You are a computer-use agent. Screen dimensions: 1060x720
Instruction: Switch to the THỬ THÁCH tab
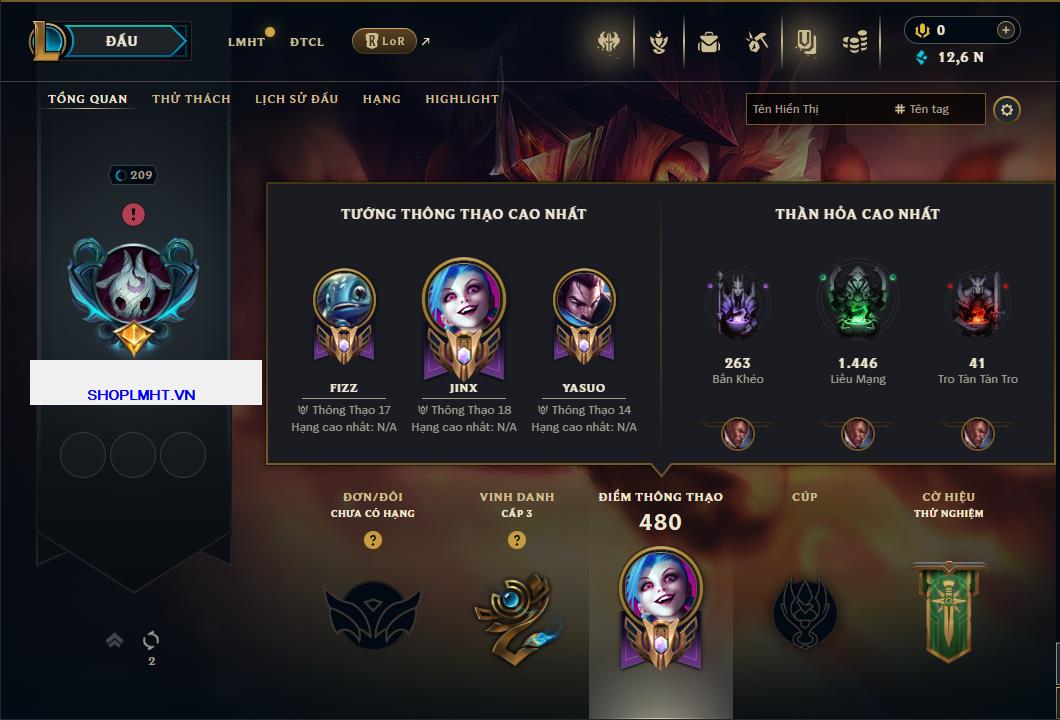tap(191, 99)
